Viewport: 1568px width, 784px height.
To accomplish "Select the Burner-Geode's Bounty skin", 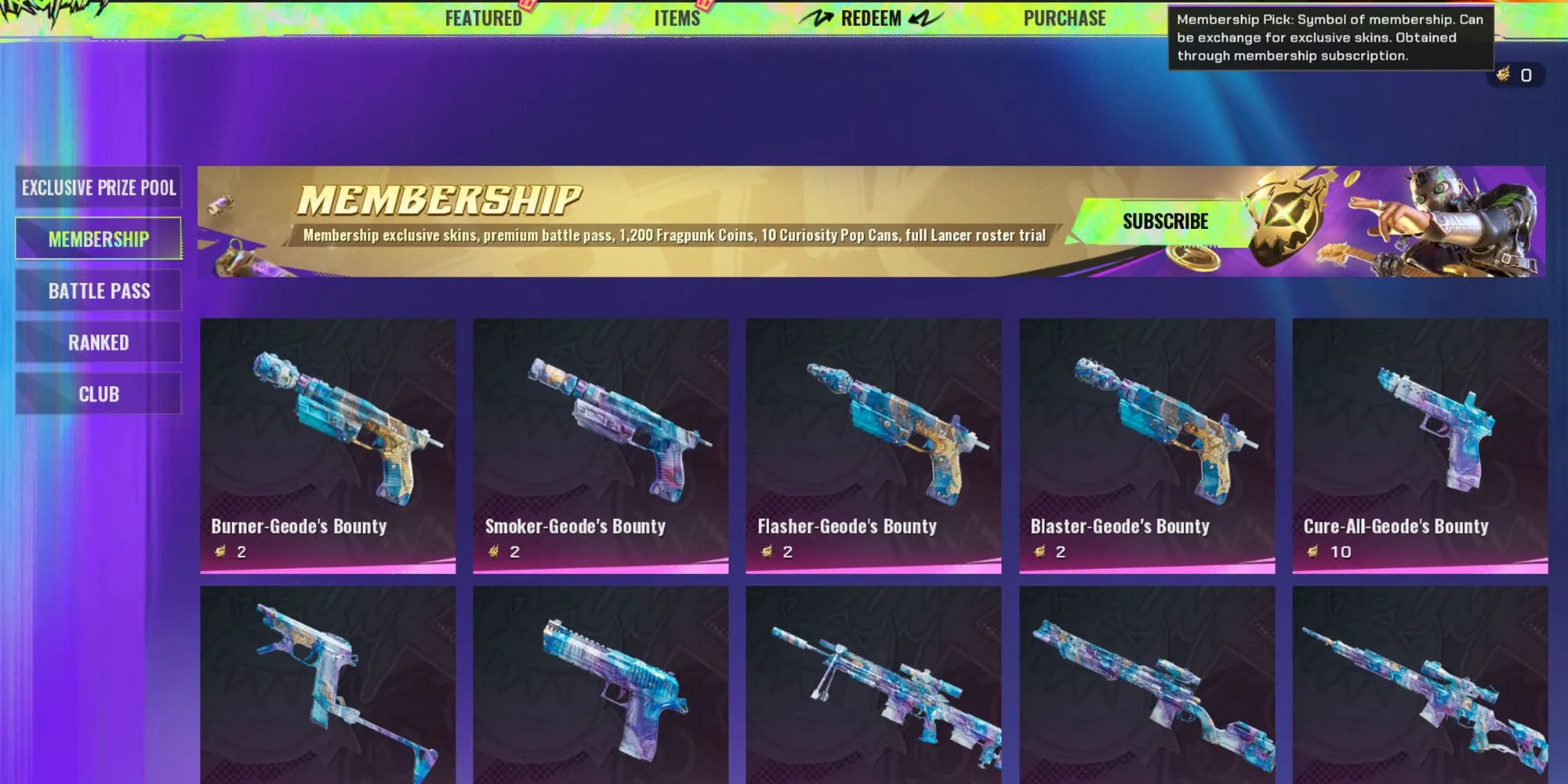I will click(x=328, y=445).
